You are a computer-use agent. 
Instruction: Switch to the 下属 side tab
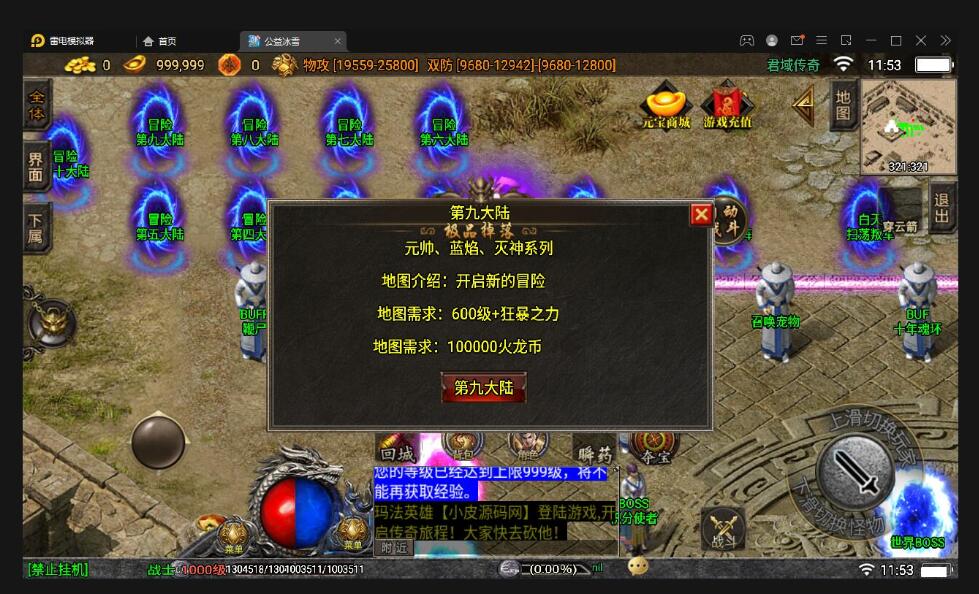(x=37, y=228)
